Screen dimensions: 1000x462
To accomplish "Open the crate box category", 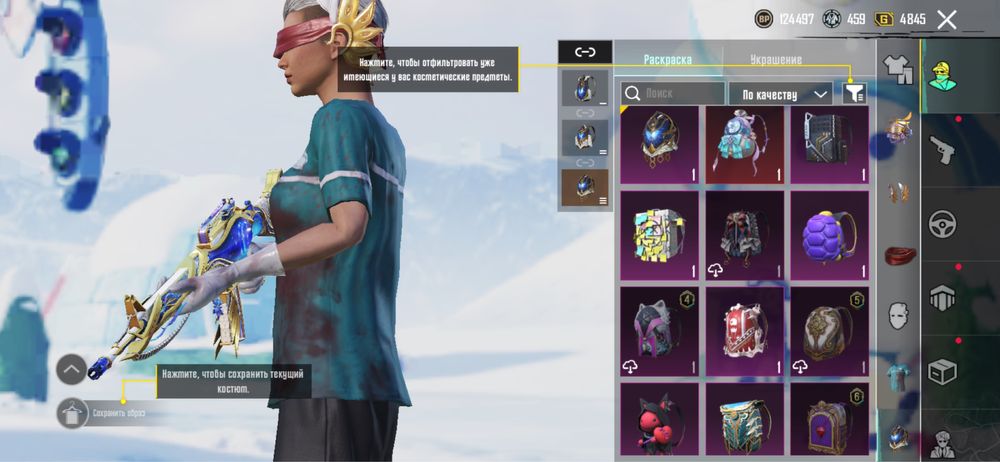I will [942, 372].
